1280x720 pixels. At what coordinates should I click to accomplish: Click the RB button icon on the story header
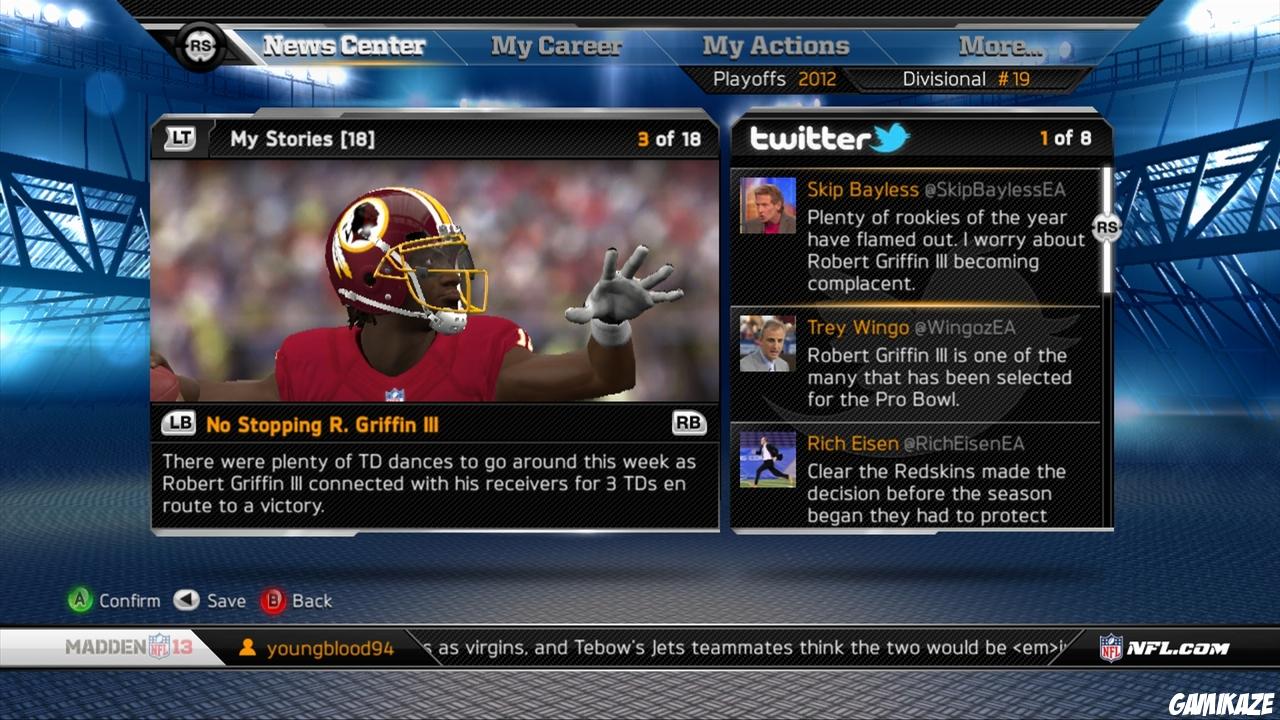pos(692,424)
